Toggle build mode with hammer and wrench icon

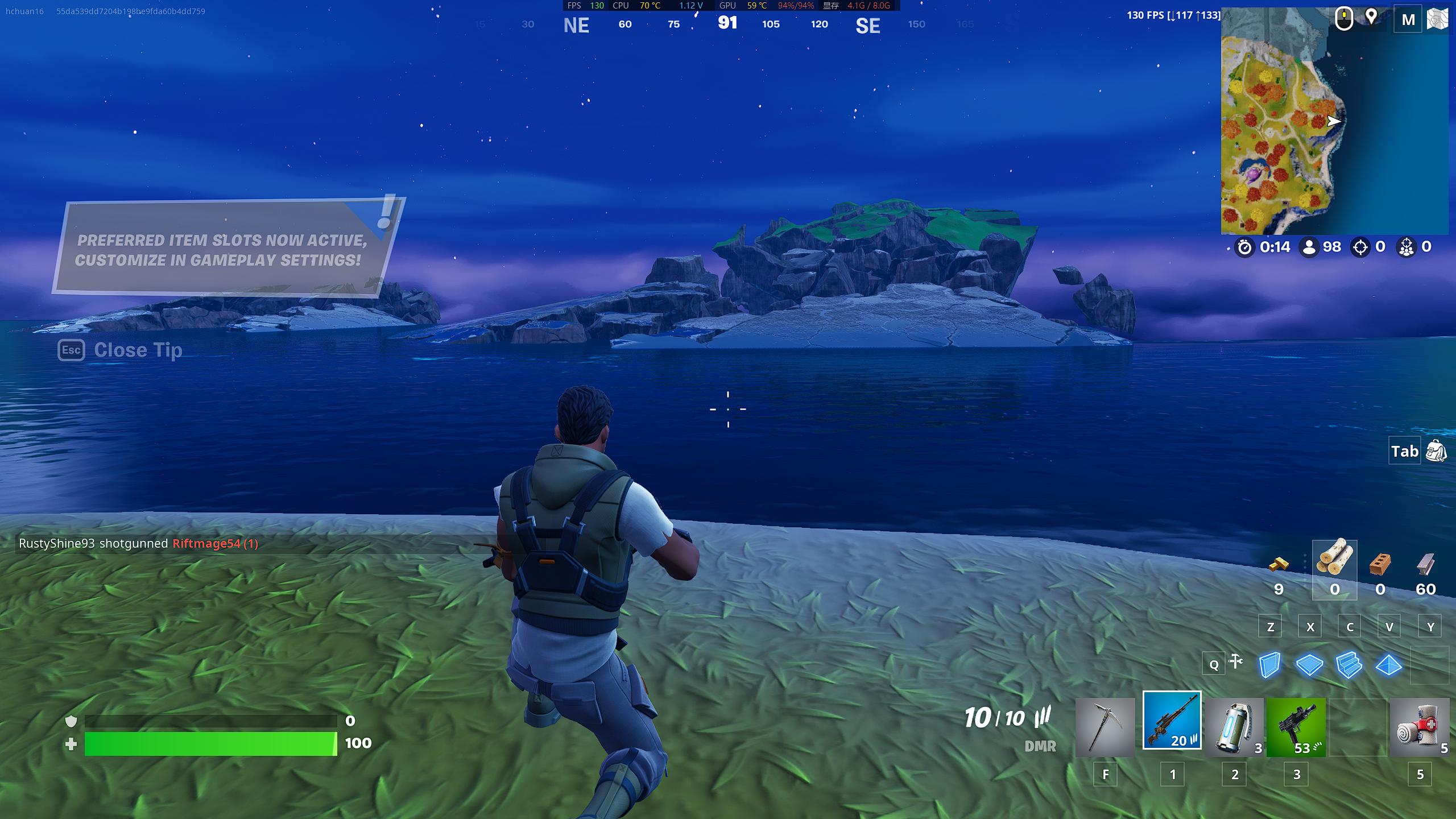(1235, 661)
